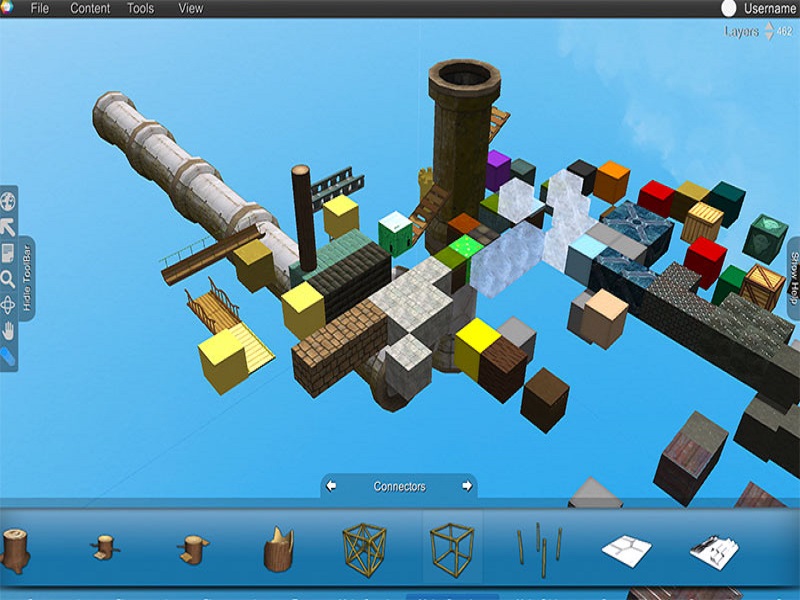The width and height of the screenshot is (800, 600).
Task: Click the Username account label
Action: pyautogui.click(x=768, y=9)
